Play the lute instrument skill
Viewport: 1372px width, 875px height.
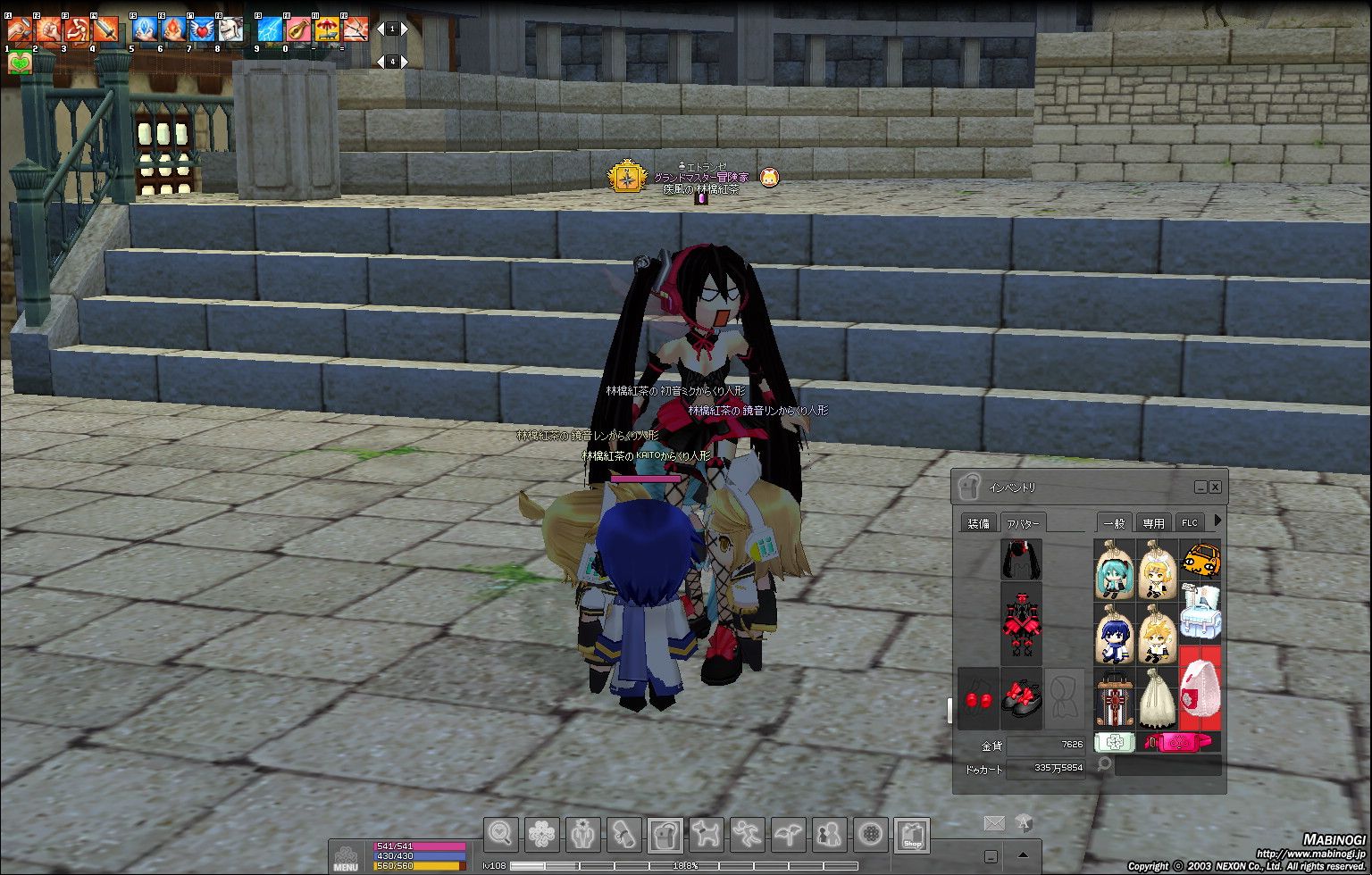click(x=298, y=30)
